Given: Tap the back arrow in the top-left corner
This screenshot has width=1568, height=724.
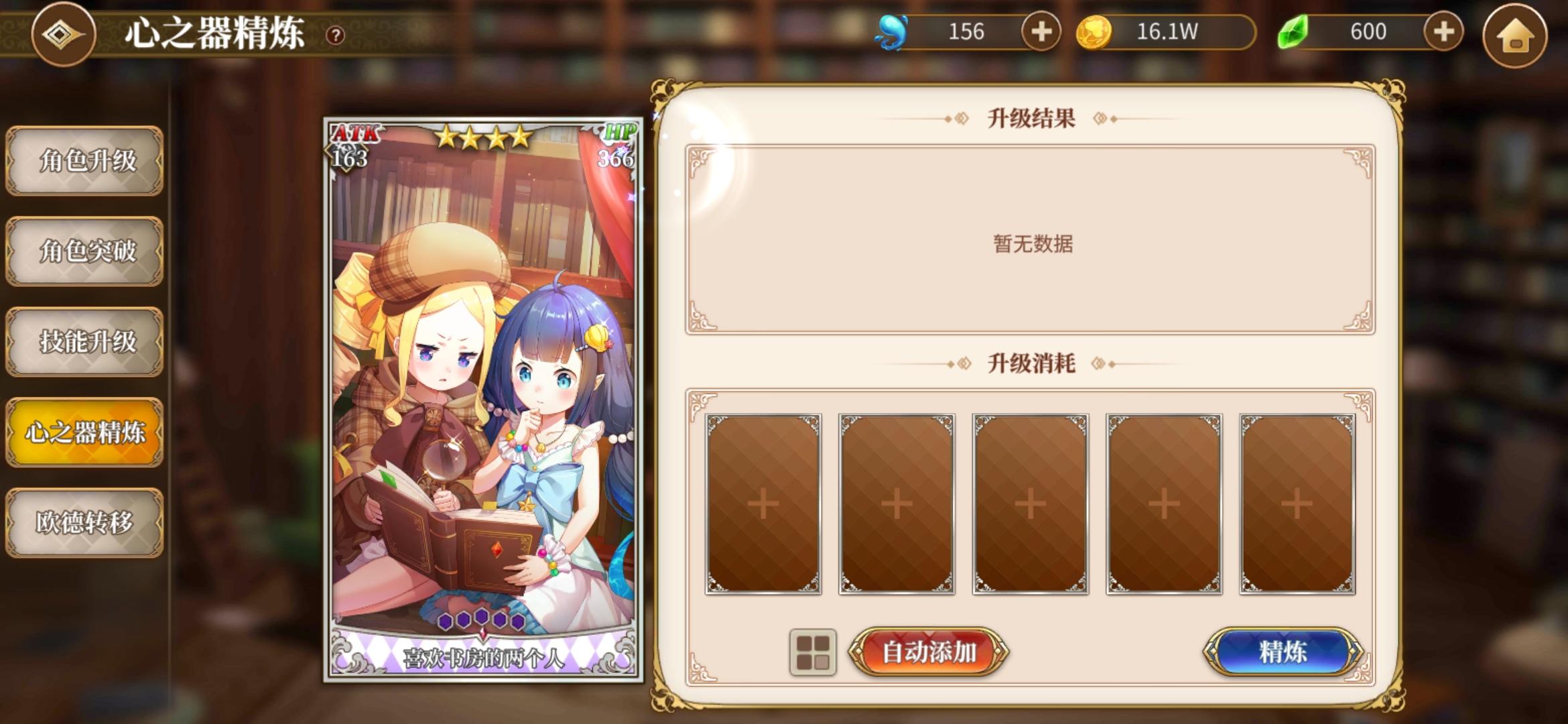Looking at the screenshot, I should pos(62,35).
